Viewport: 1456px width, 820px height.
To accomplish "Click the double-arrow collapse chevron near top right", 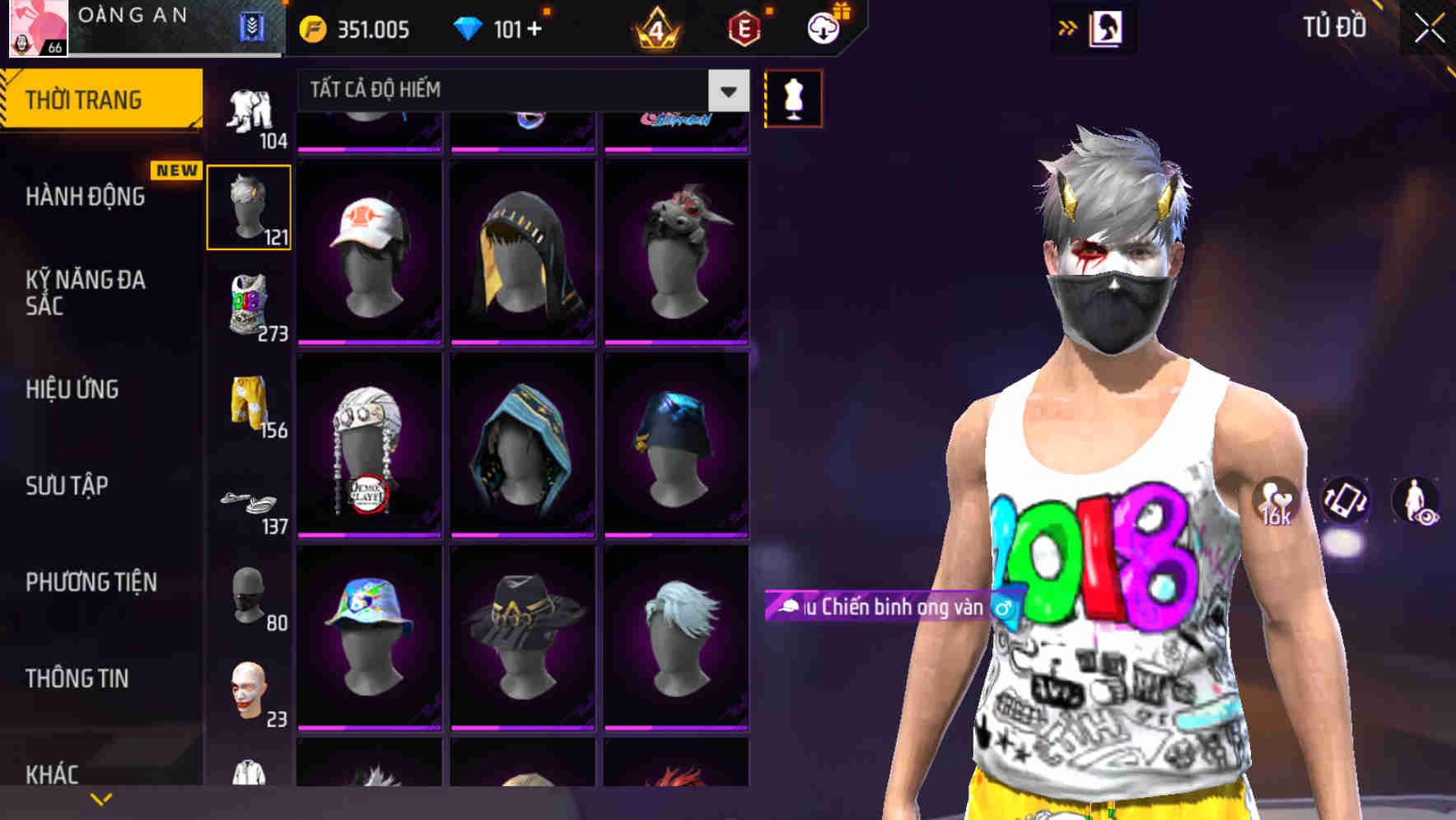I will click(x=1068, y=26).
